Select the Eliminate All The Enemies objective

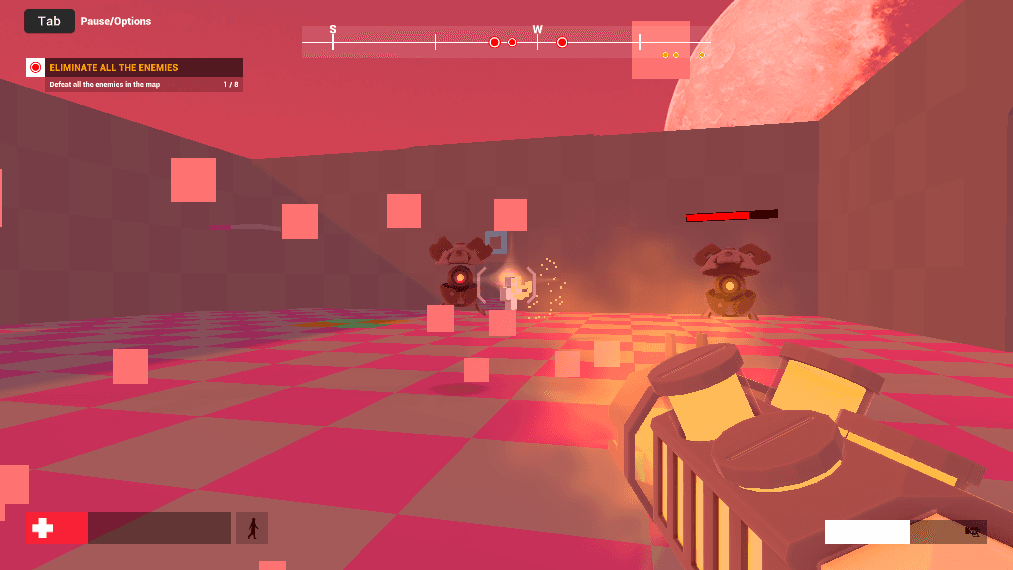pos(134,68)
